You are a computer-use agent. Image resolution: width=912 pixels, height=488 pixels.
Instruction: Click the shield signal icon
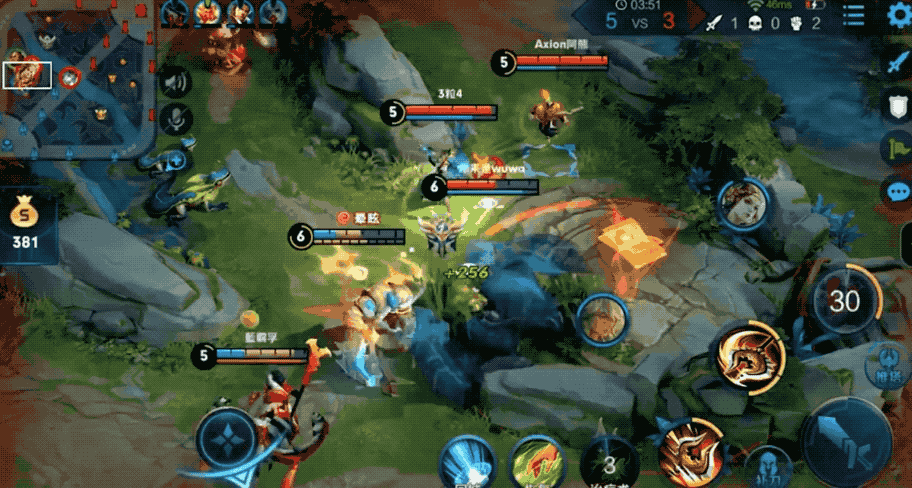pyautogui.click(x=896, y=104)
